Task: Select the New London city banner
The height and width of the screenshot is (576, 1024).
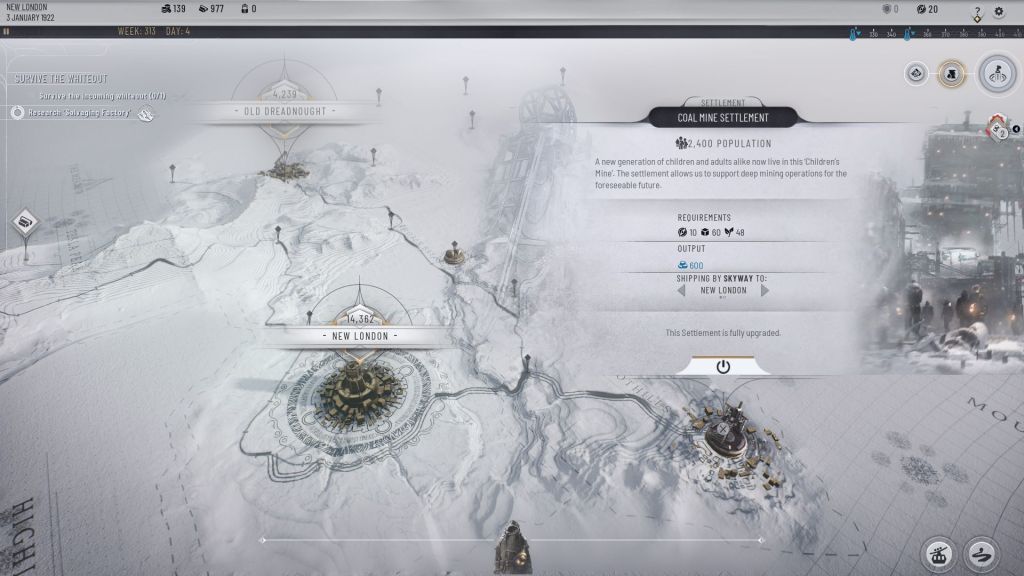Action: 360,336
